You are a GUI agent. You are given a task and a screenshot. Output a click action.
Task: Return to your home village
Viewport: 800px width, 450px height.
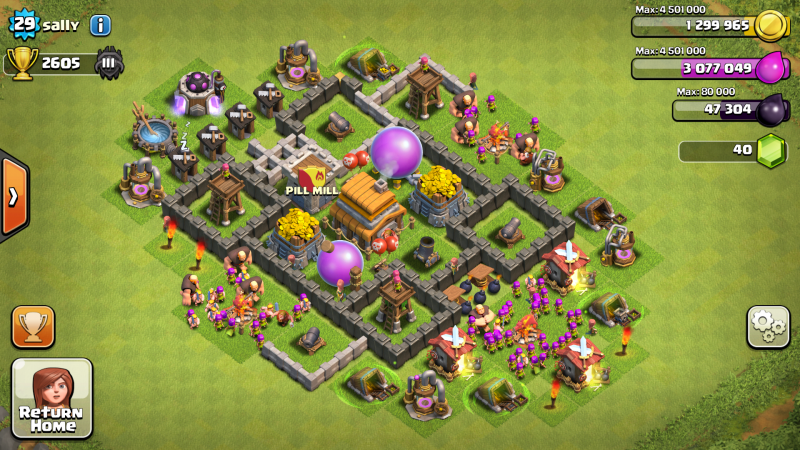52,398
